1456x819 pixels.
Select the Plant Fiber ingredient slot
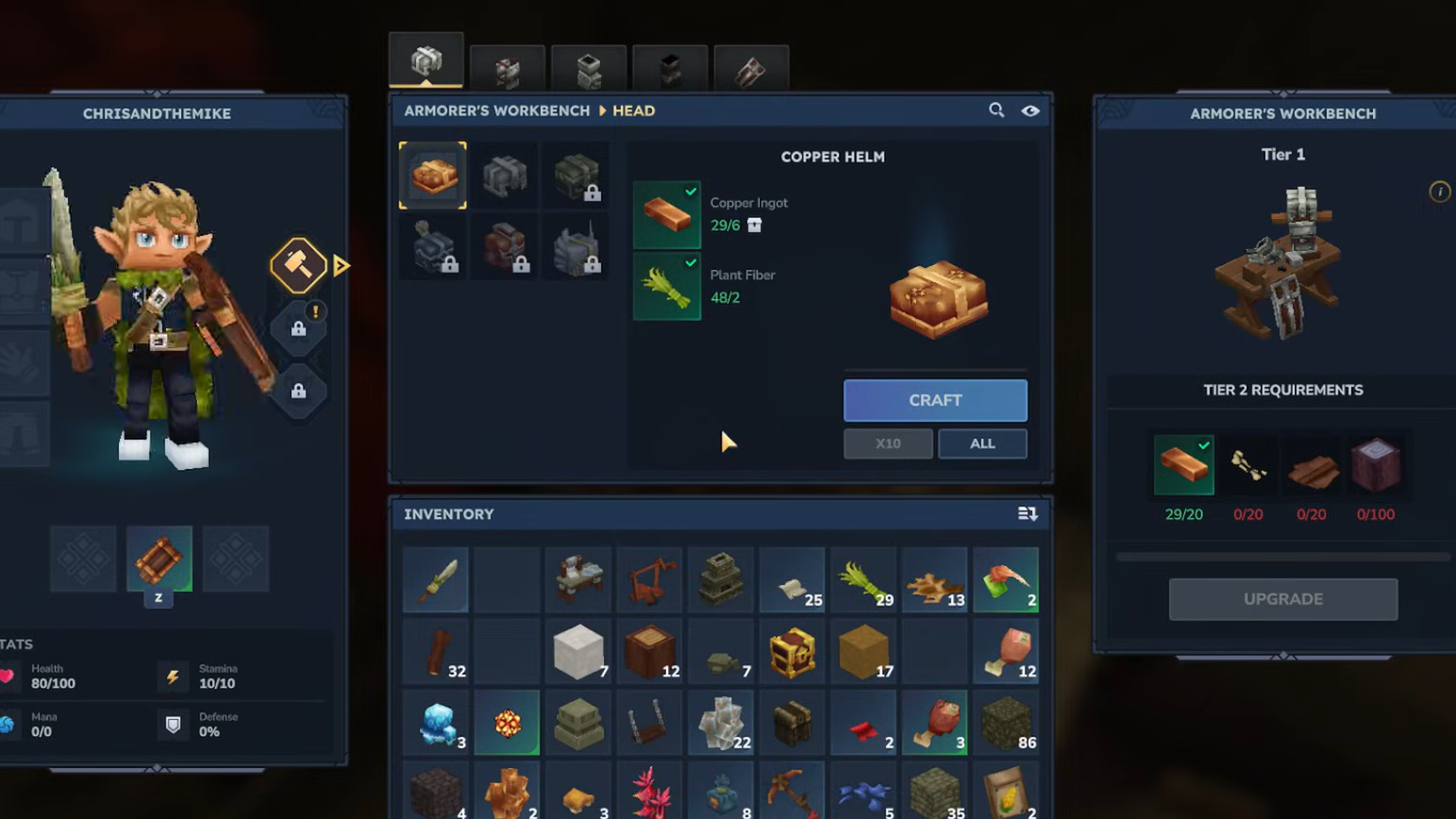tap(666, 287)
